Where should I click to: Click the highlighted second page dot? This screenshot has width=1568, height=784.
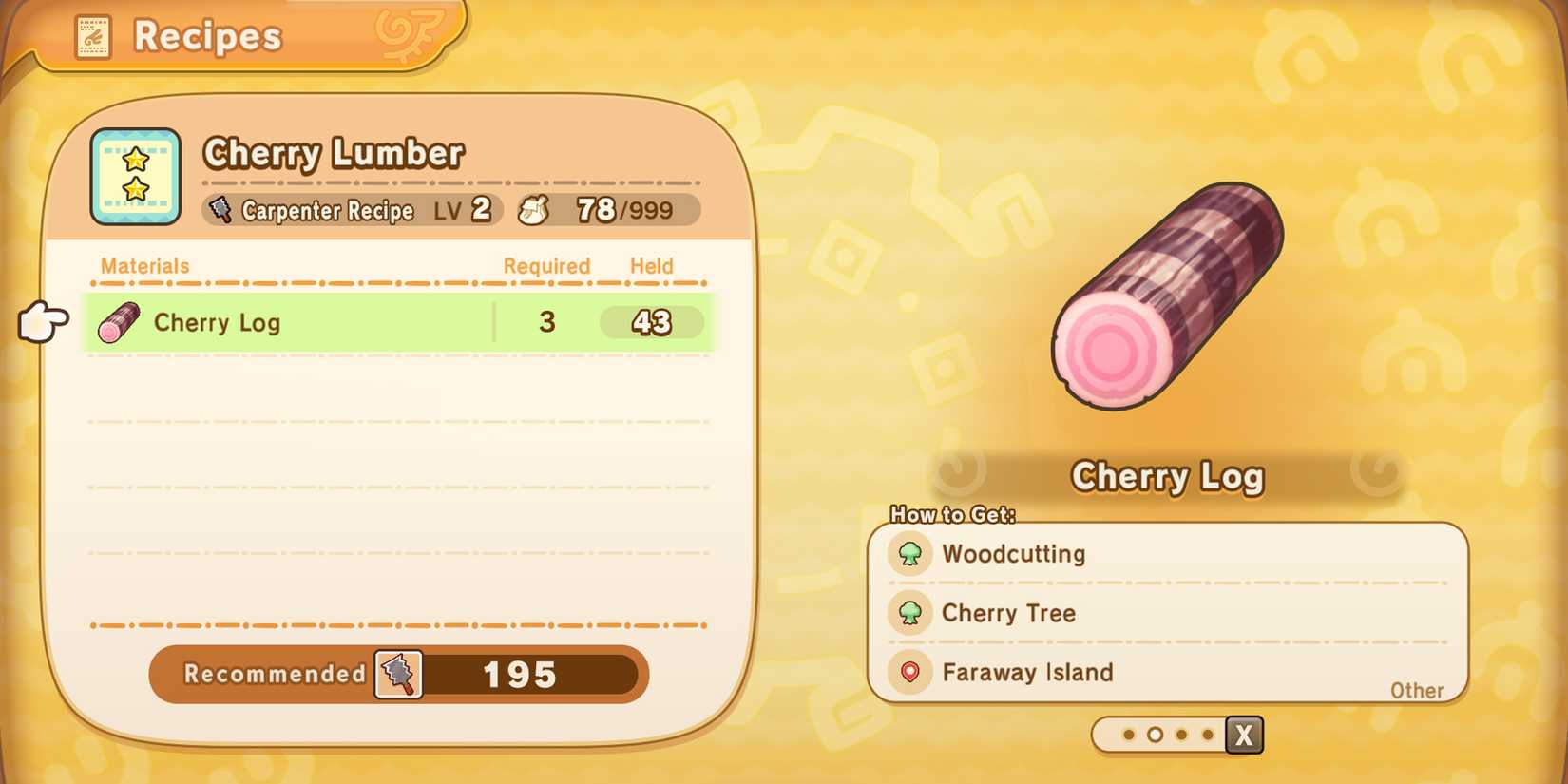1156,735
